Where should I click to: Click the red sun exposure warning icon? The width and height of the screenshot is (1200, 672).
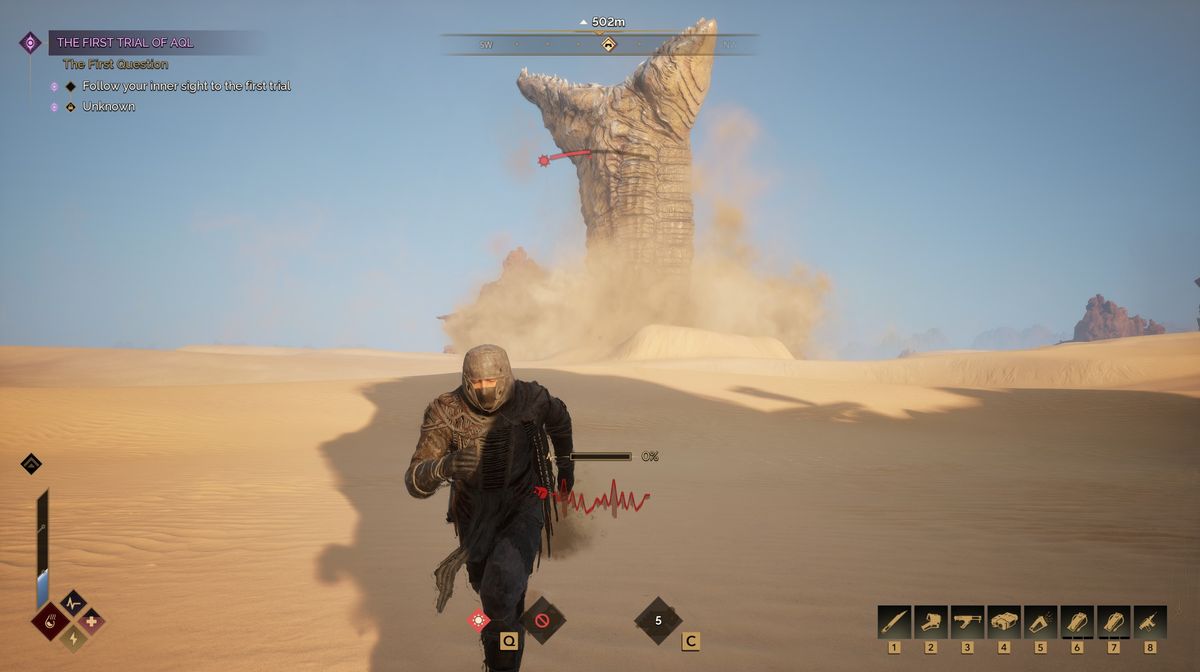(479, 620)
